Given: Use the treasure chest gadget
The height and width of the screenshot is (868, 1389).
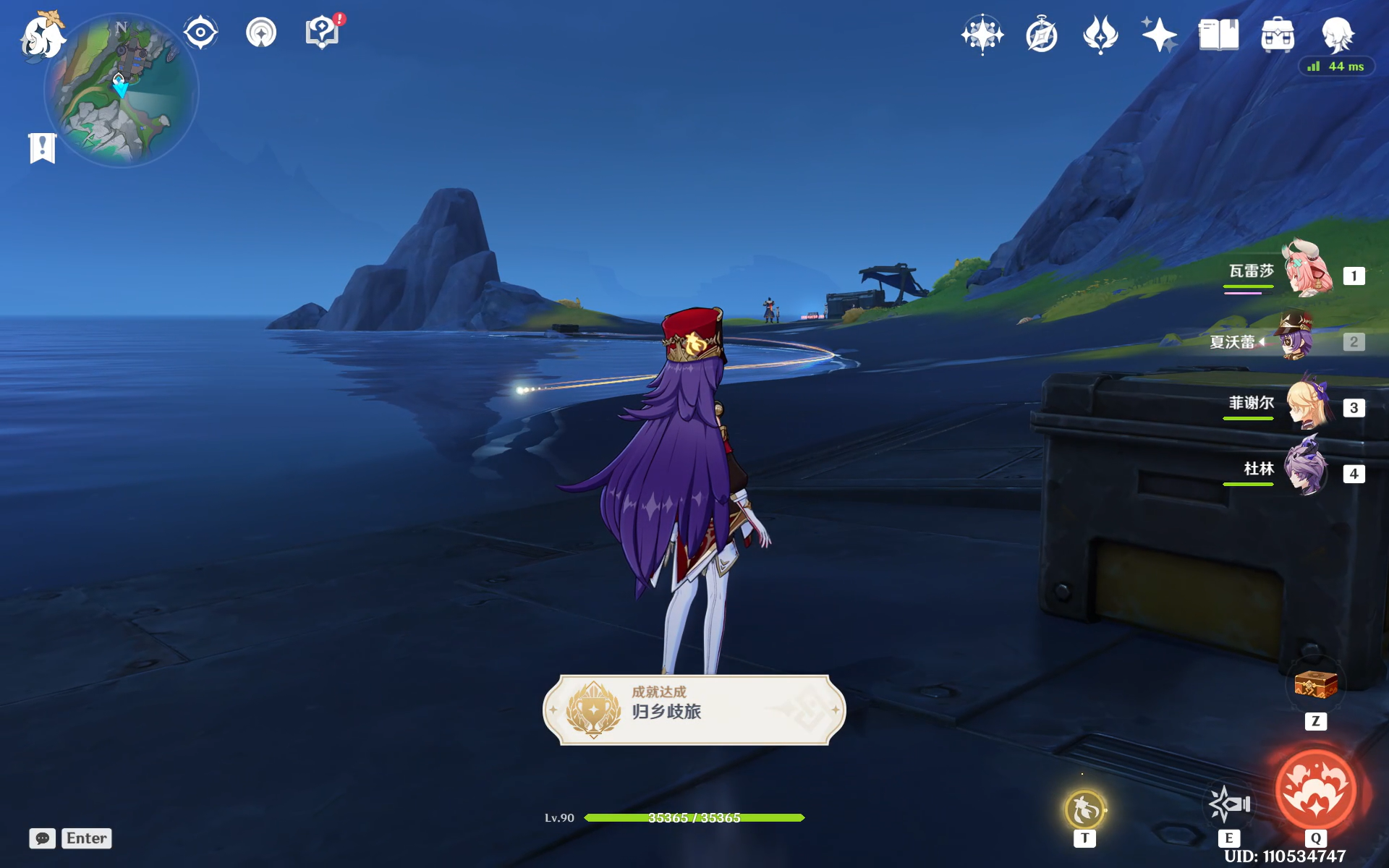Looking at the screenshot, I should pos(1315,684).
